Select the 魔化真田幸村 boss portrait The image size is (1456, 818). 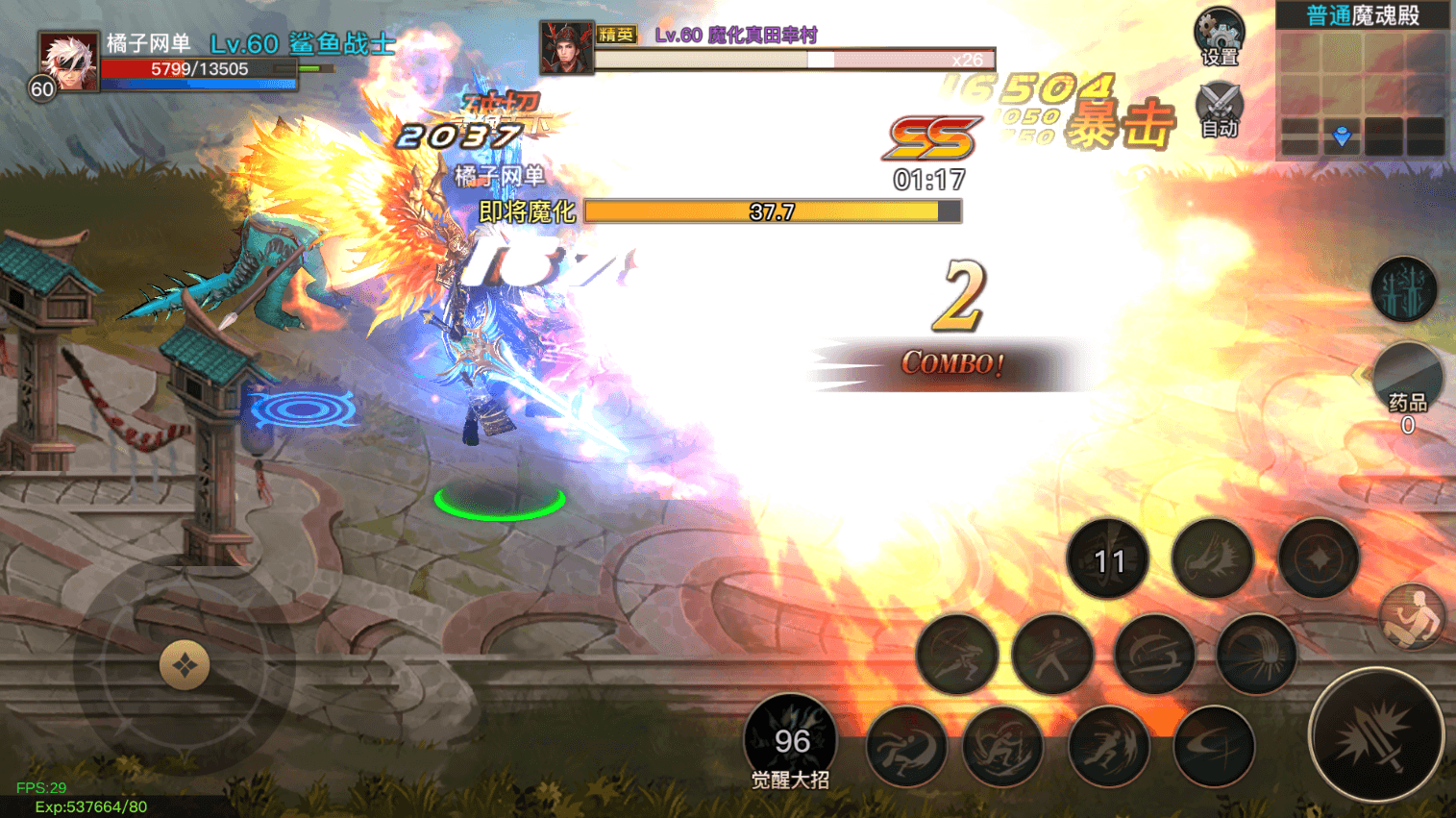[566, 48]
